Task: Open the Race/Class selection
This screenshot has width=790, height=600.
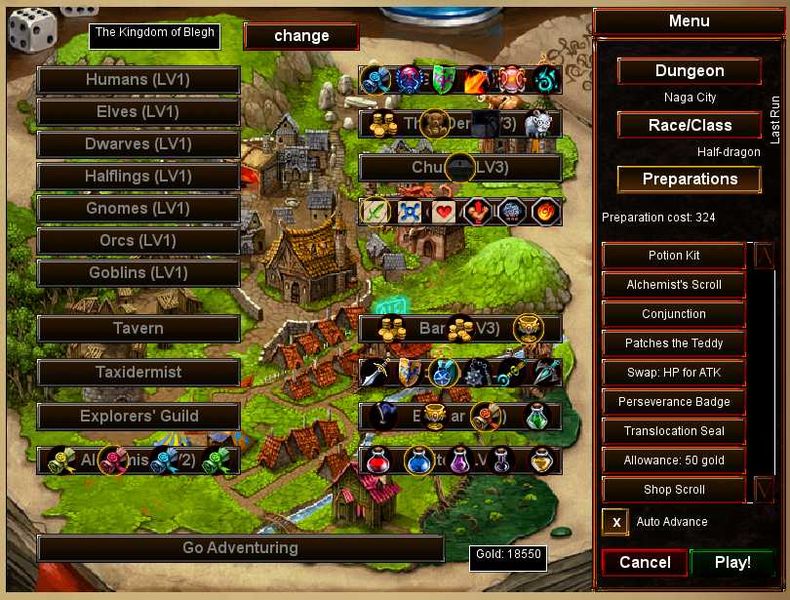Action: [689, 125]
